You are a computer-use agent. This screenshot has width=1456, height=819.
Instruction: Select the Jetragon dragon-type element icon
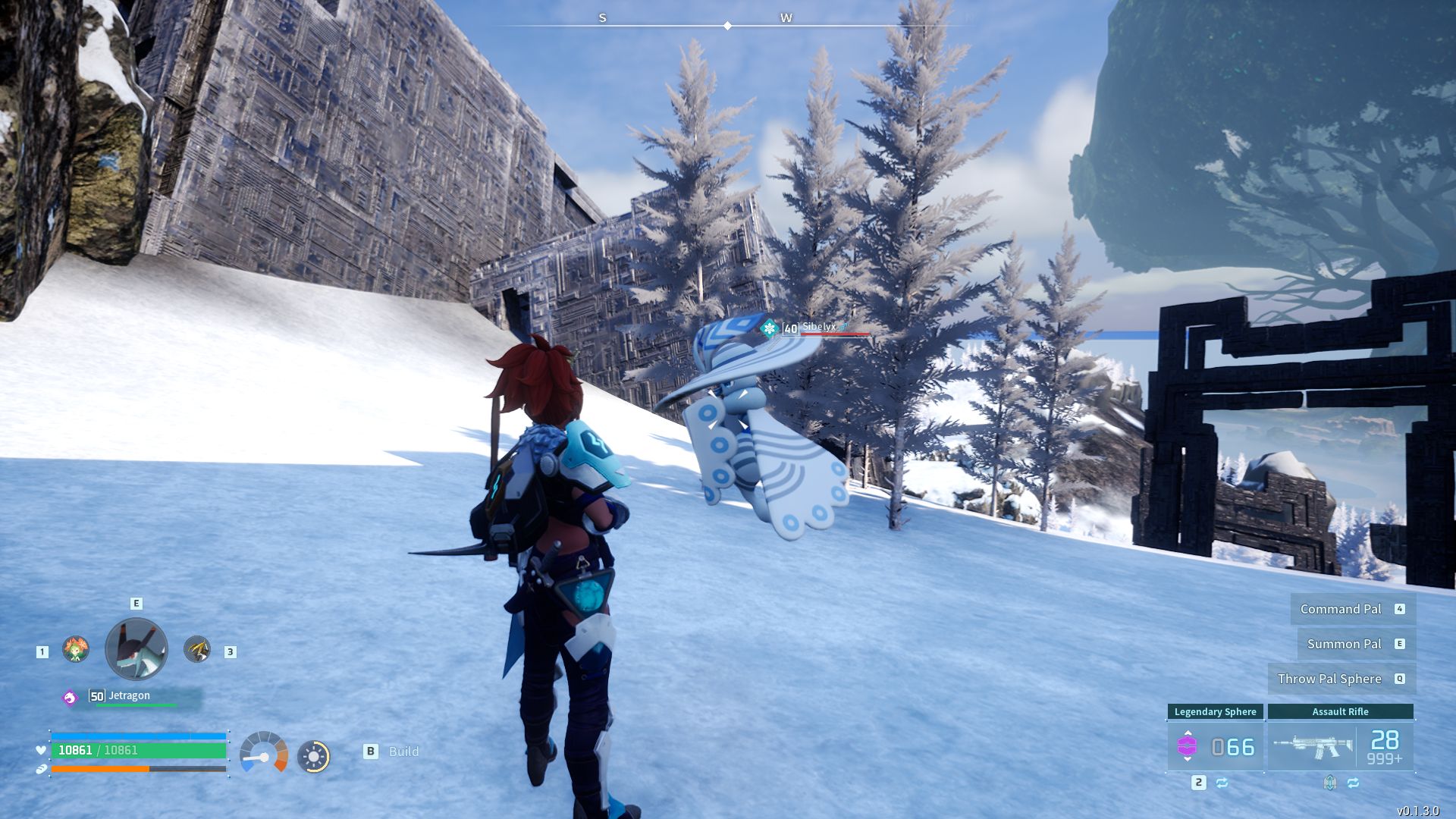(x=70, y=697)
